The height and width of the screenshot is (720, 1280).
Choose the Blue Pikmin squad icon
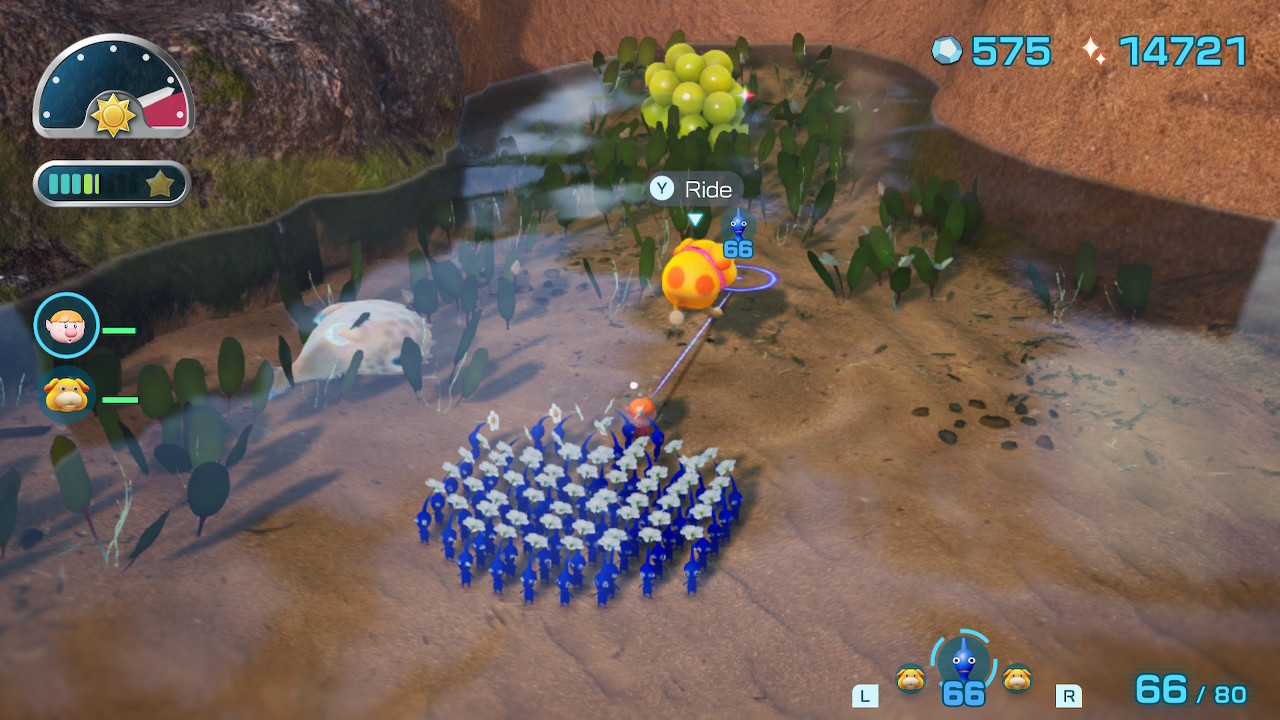pyautogui.click(x=962, y=660)
